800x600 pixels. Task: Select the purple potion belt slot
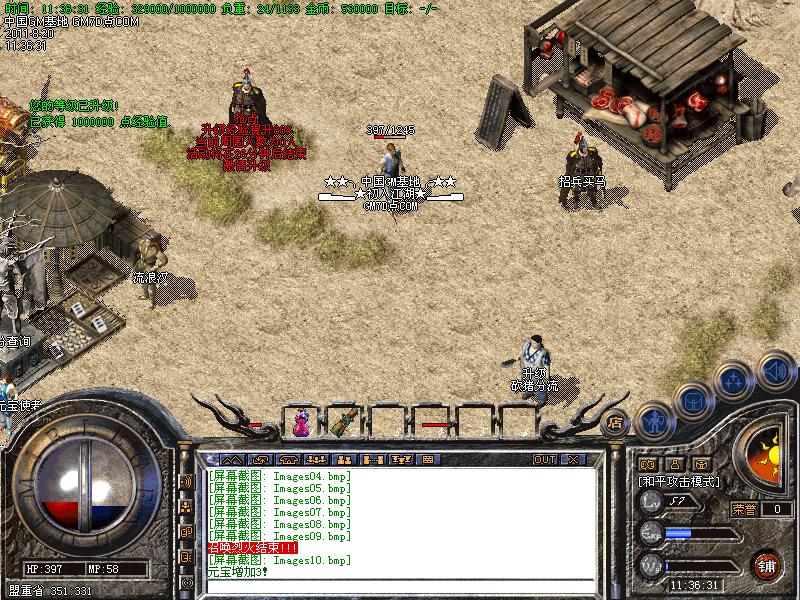tap(301, 423)
